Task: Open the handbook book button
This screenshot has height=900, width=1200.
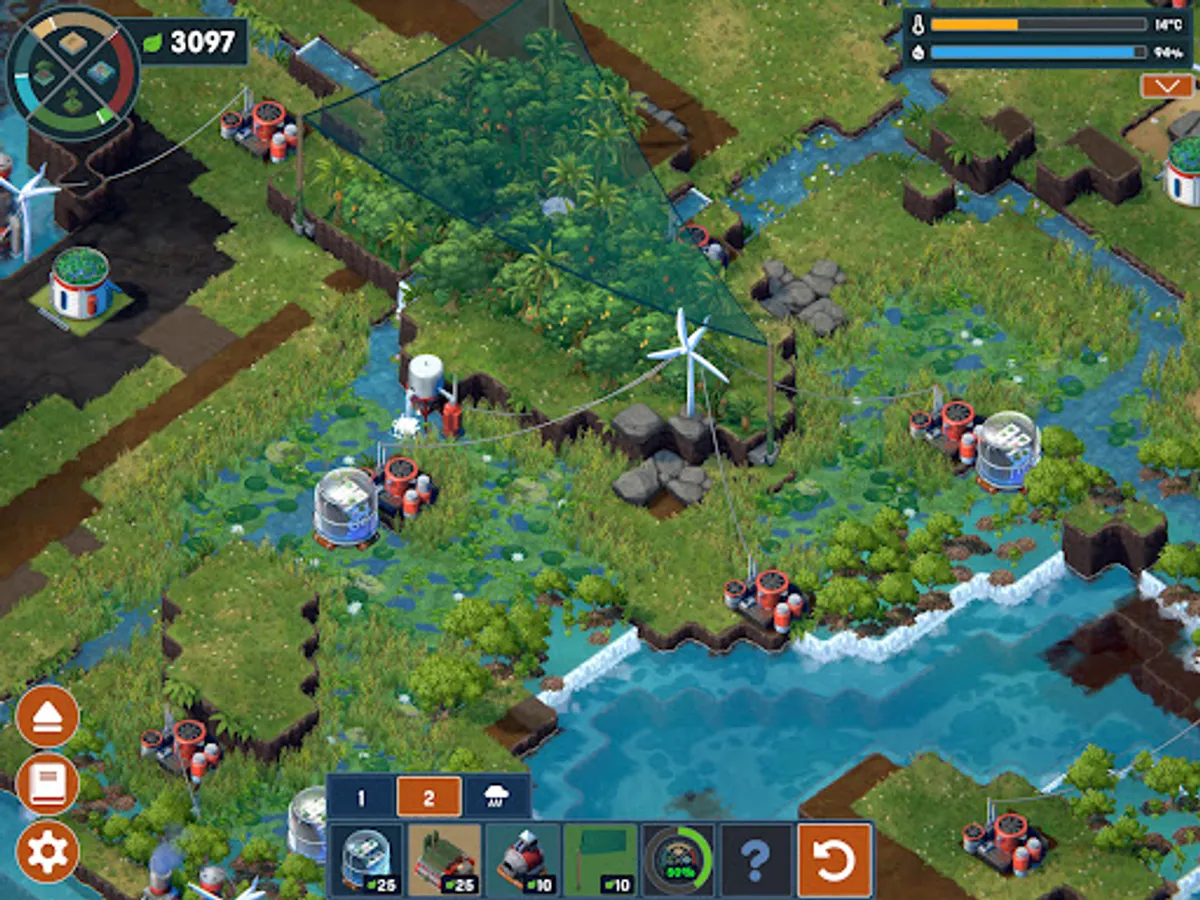Action: pos(48,783)
